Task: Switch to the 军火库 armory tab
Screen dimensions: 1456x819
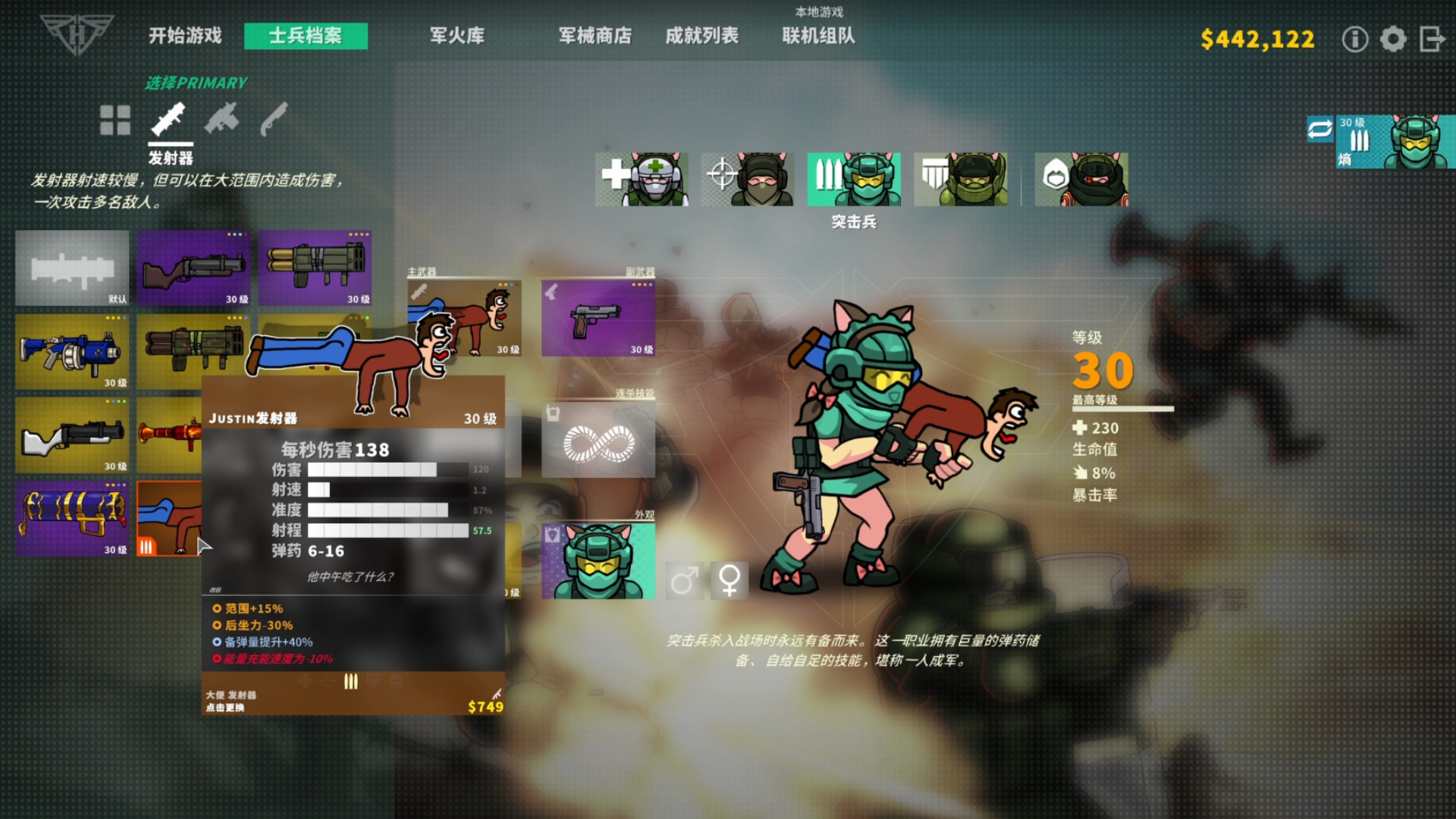Action: point(457,36)
